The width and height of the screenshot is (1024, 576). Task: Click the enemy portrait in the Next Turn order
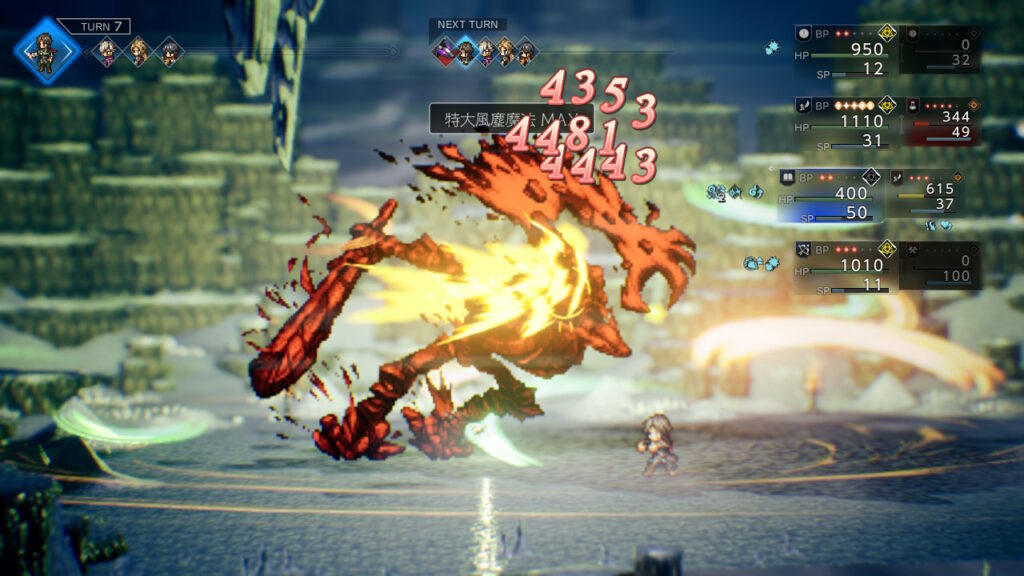pyautogui.click(x=445, y=51)
